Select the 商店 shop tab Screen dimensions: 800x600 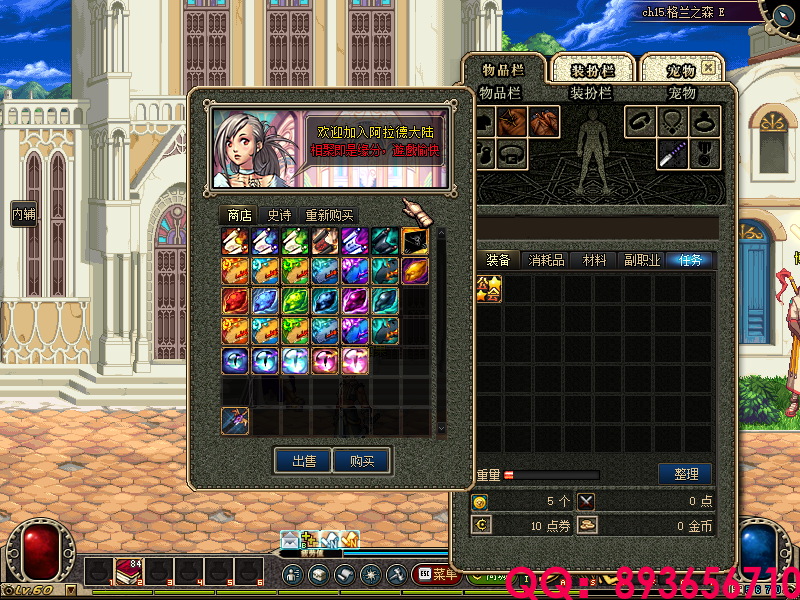(239, 215)
